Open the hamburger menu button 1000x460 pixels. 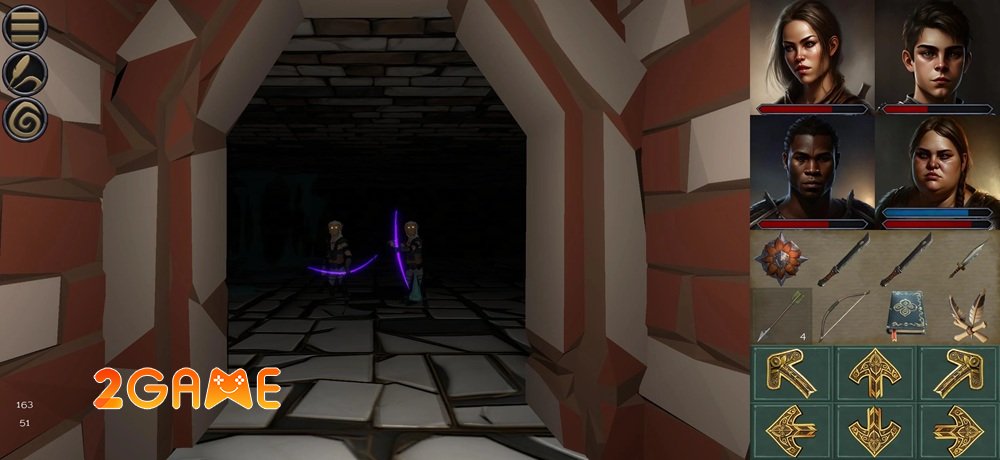[x=26, y=27]
